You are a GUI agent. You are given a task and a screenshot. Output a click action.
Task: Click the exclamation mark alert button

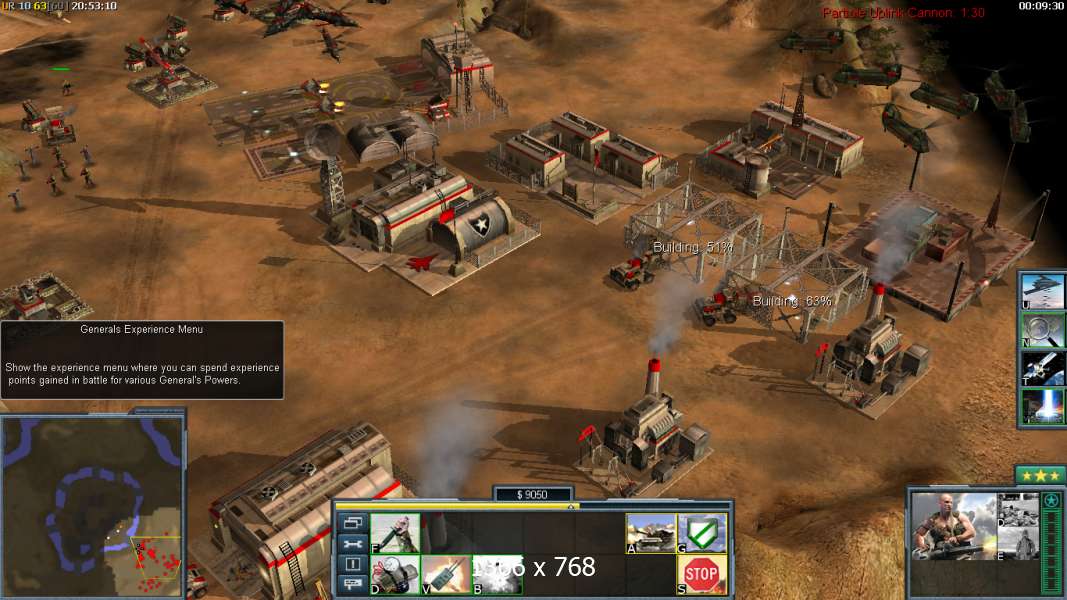352,564
